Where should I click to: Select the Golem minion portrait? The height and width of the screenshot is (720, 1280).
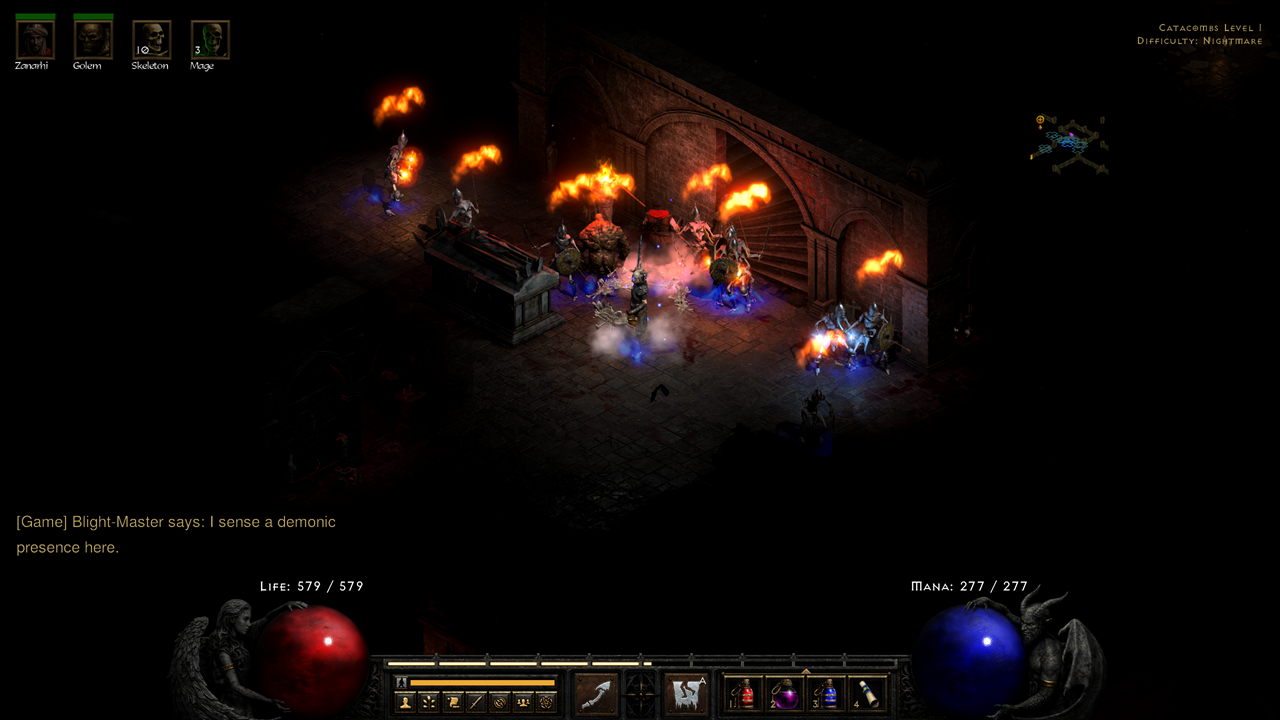pyautogui.click(x=93, y=40)
